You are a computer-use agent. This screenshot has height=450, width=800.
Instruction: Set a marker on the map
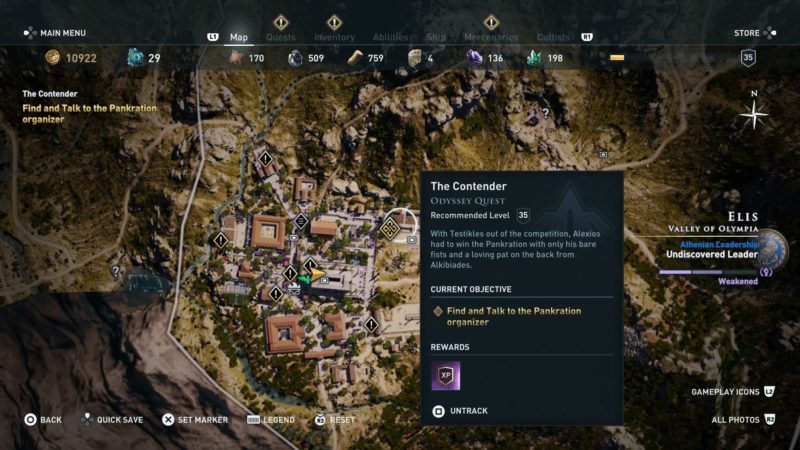pos(196,420)
